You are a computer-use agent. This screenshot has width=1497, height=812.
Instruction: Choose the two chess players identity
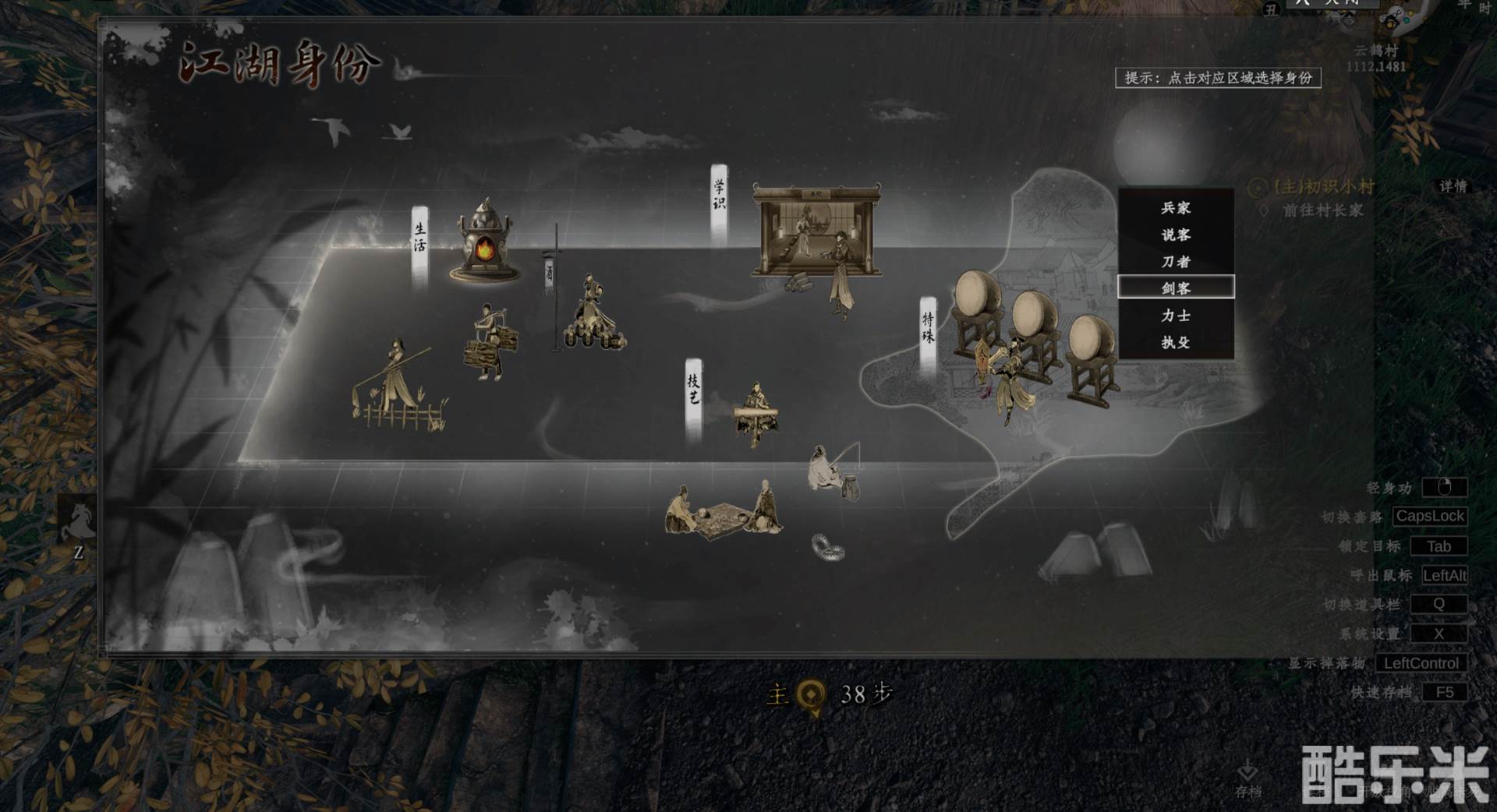click(x=722, y=512)
